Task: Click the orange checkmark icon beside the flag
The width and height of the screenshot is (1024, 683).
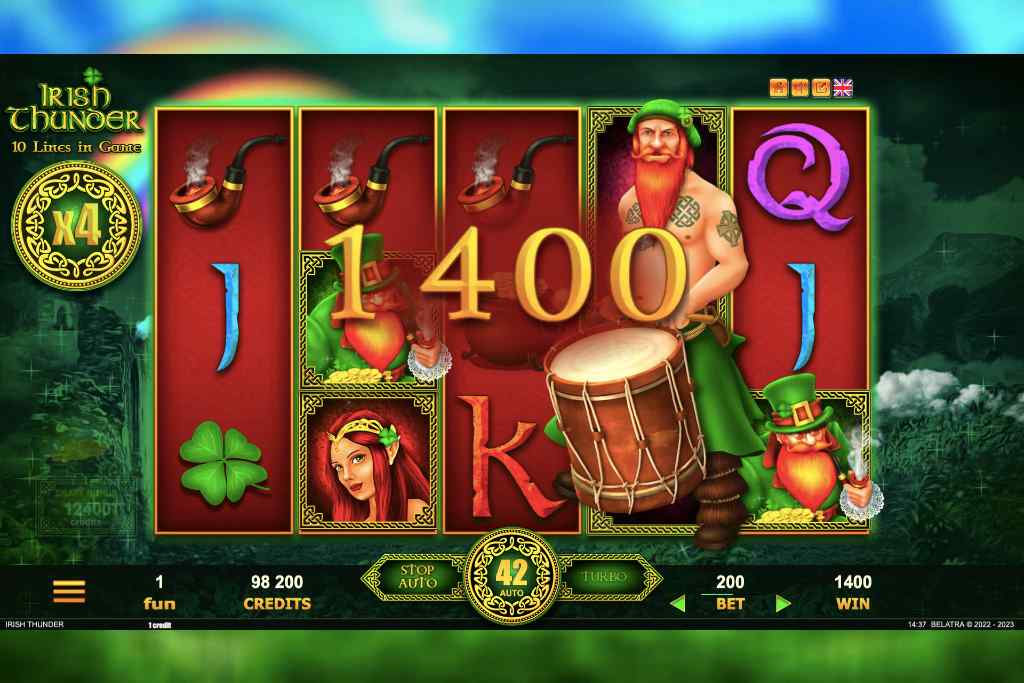Action: pos(821,88)
